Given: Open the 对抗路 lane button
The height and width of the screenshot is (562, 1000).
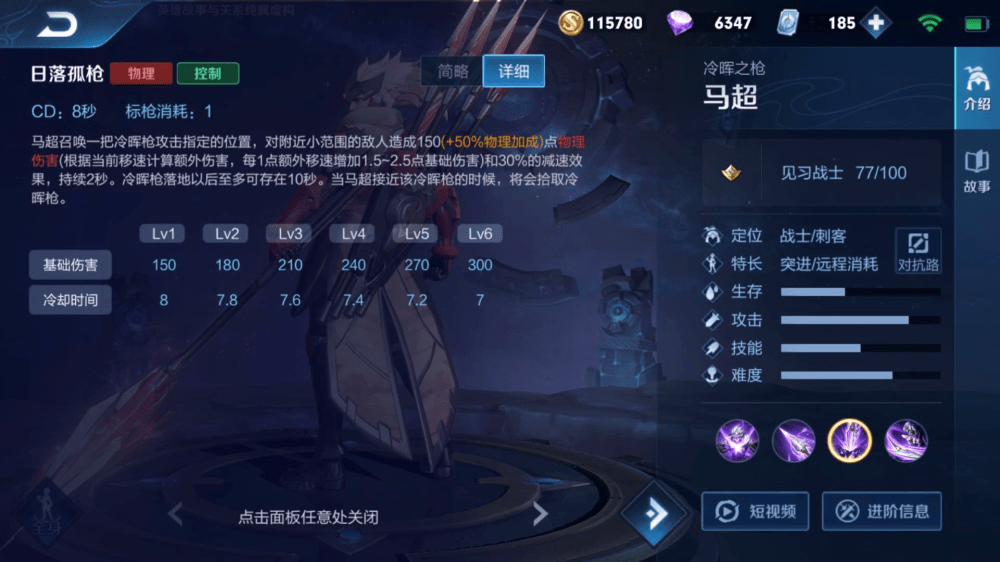Looking at the screenshot, I should (918, 251).
